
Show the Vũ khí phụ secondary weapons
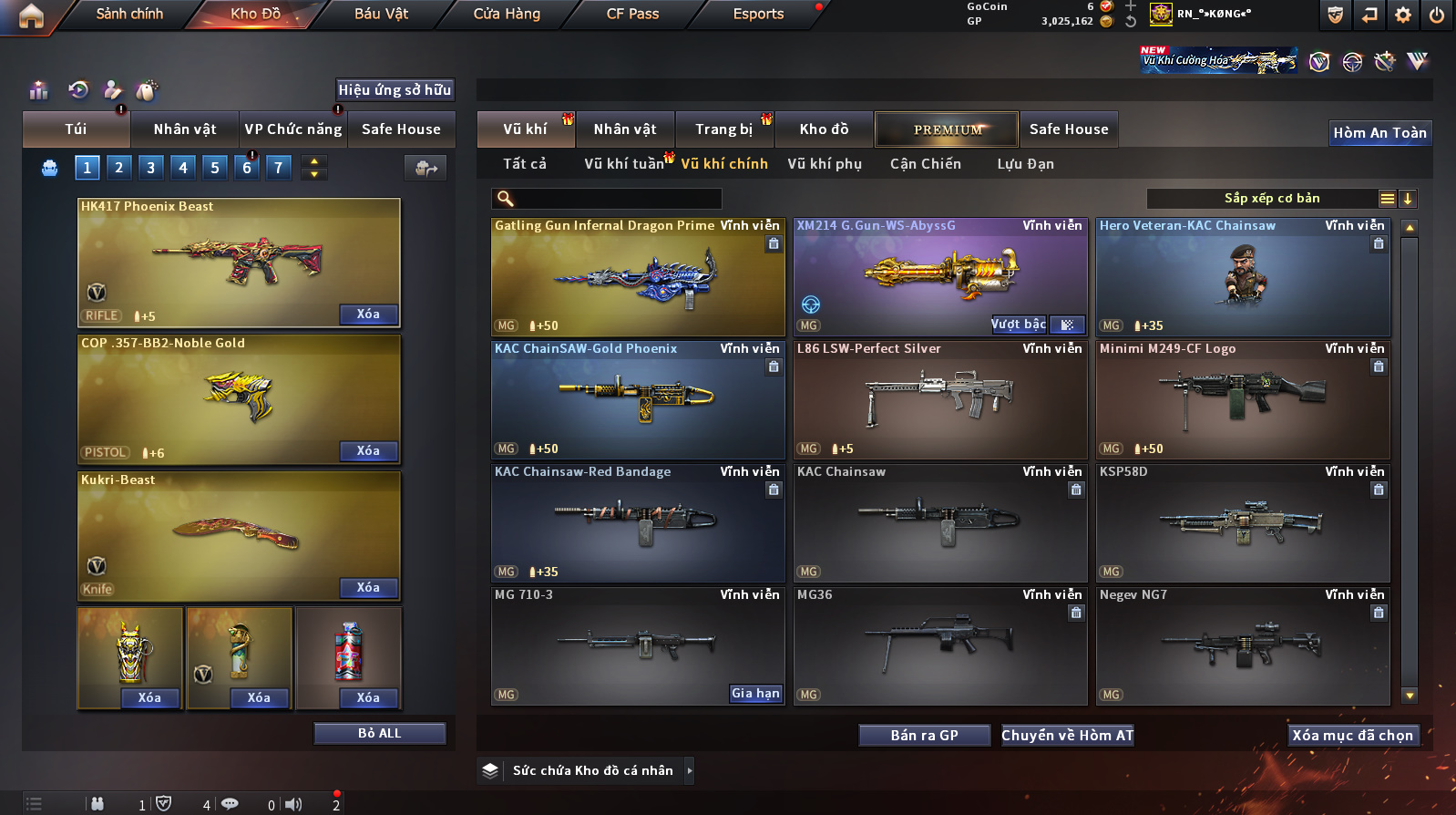825,164
